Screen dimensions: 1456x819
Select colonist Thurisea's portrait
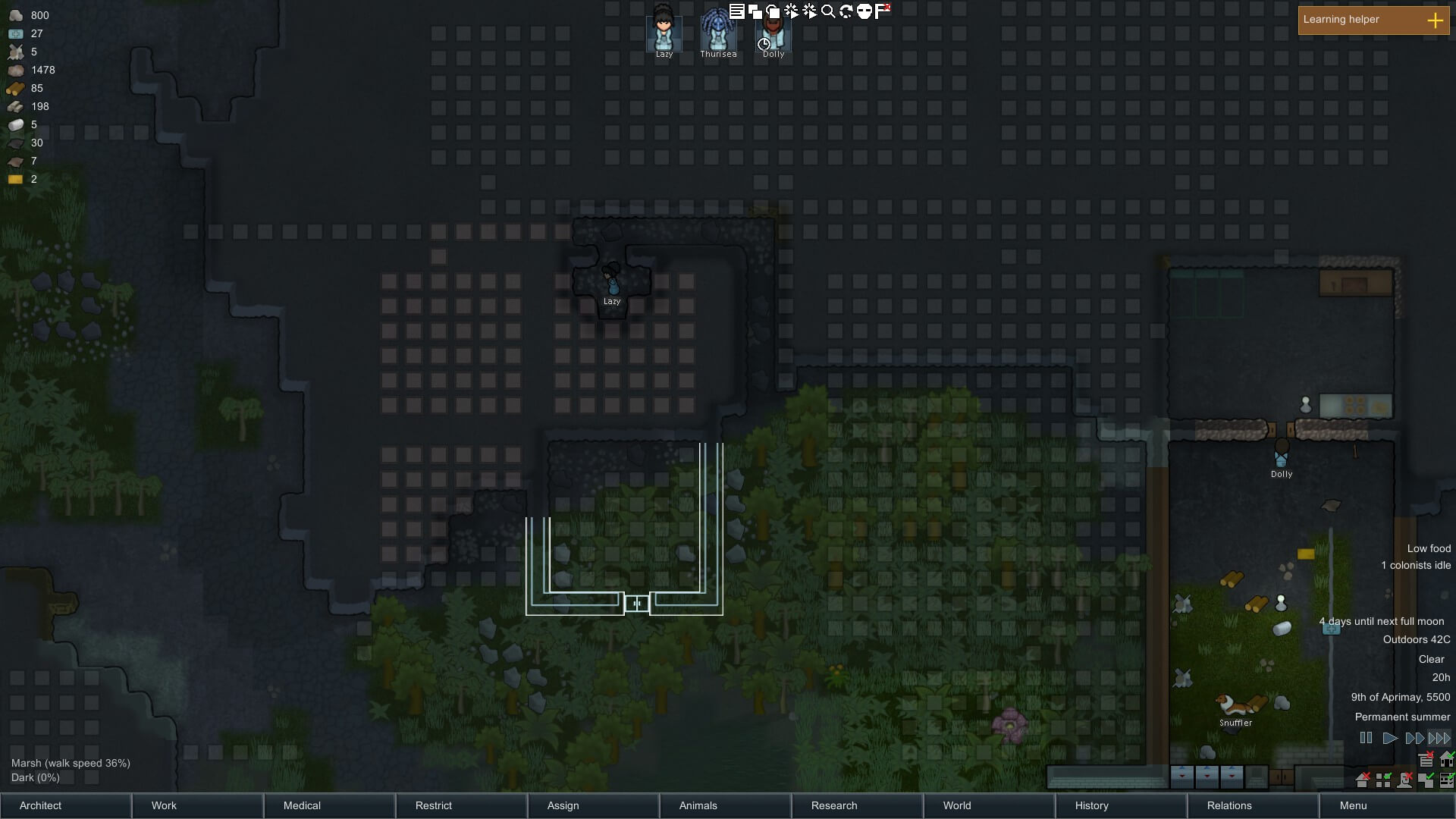[717, 33]
